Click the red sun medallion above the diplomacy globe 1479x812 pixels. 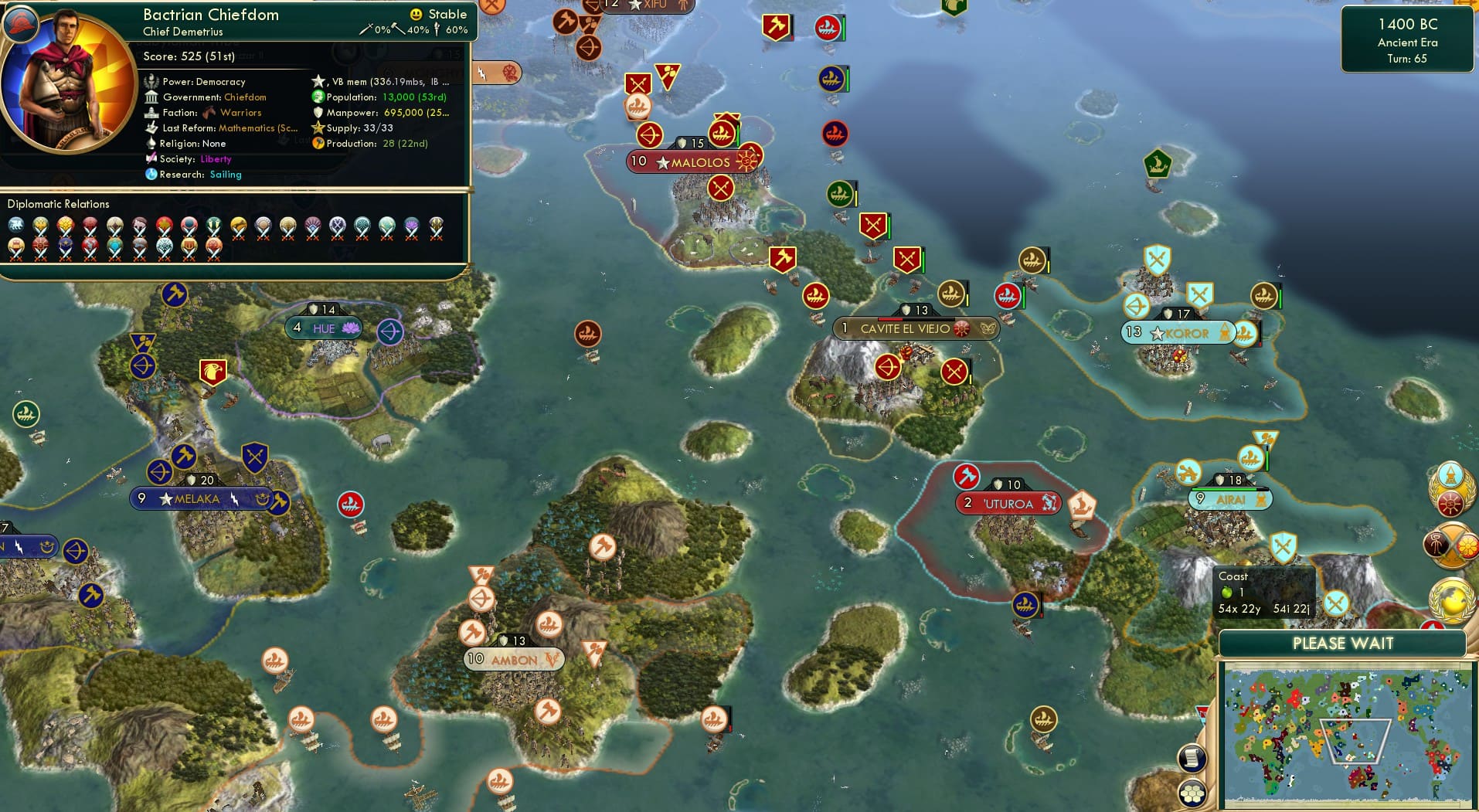[x=1450, y=503]
